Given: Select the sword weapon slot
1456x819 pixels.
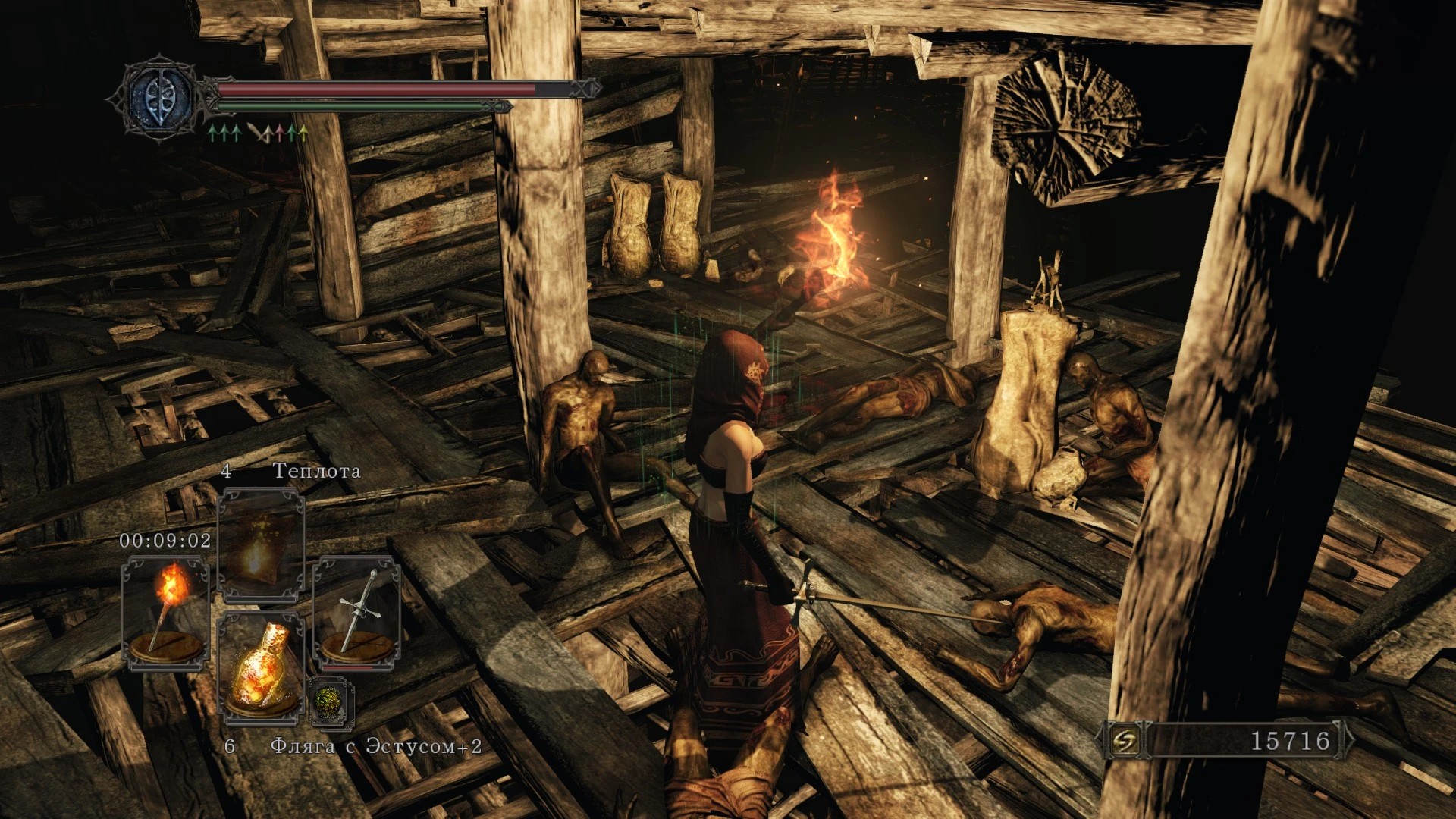Looking at the screenshot, I should [356, 613].
